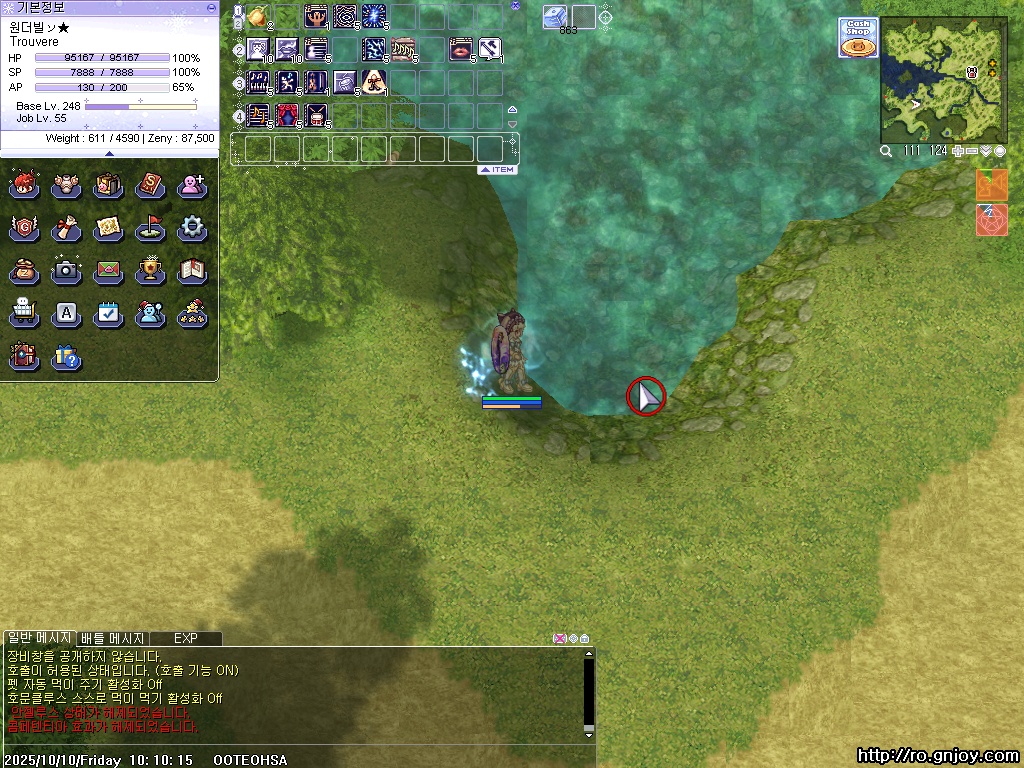Open the gold trophy achievements icon

(150, 271)
